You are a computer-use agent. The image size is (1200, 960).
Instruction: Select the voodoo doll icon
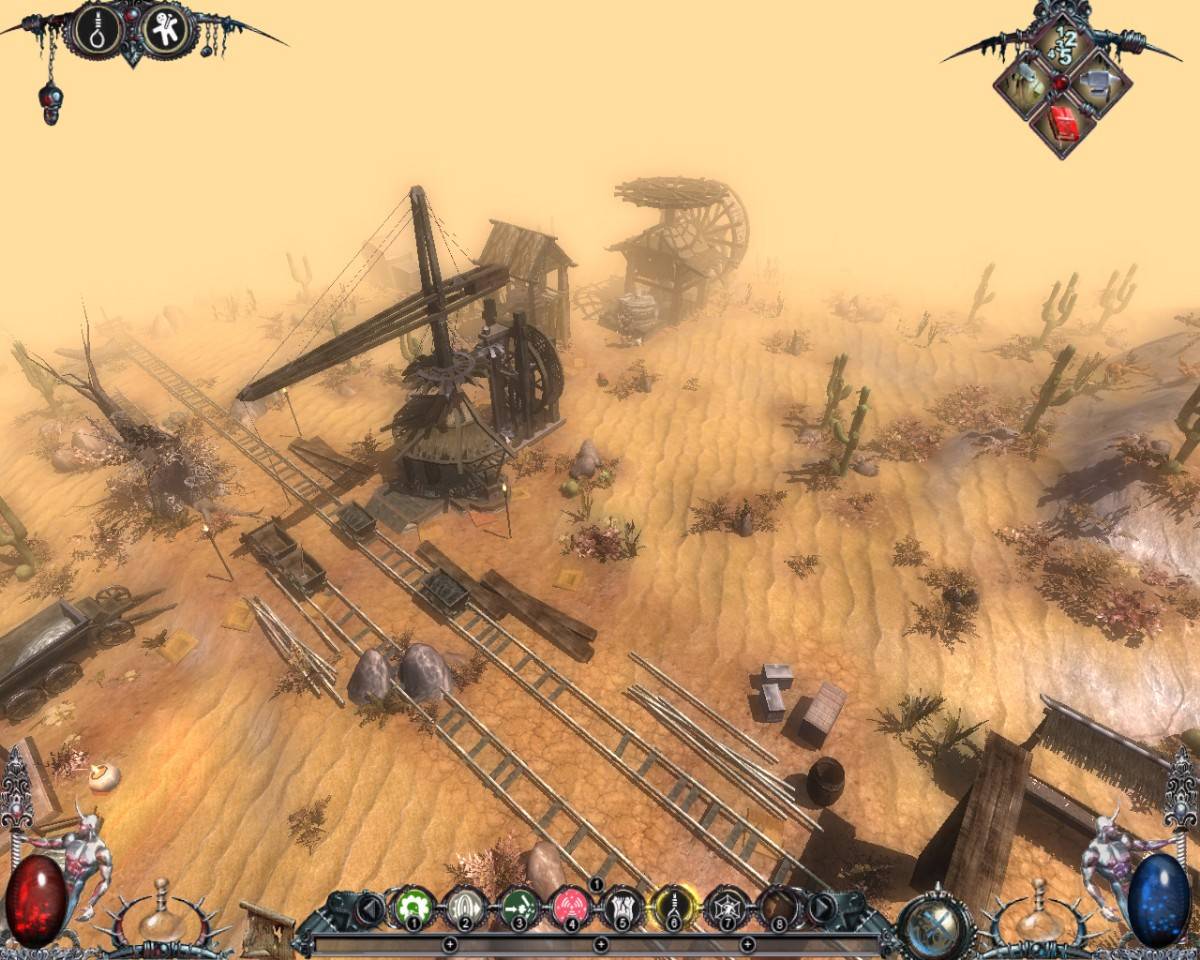[165, 31]
